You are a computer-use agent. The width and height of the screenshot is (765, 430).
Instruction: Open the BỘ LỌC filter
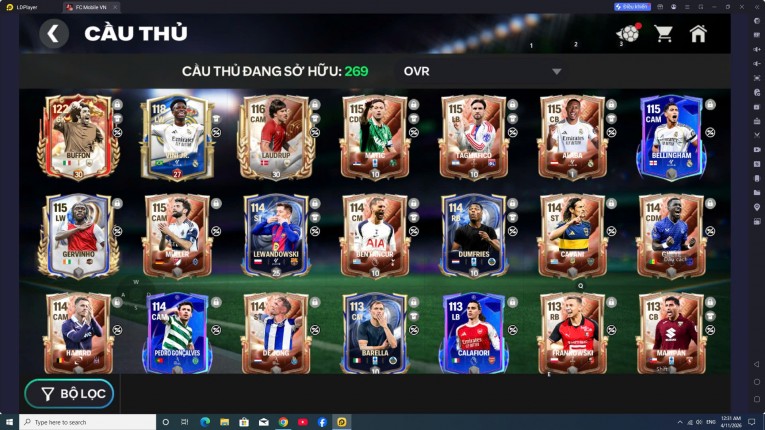tap(70, 393)
